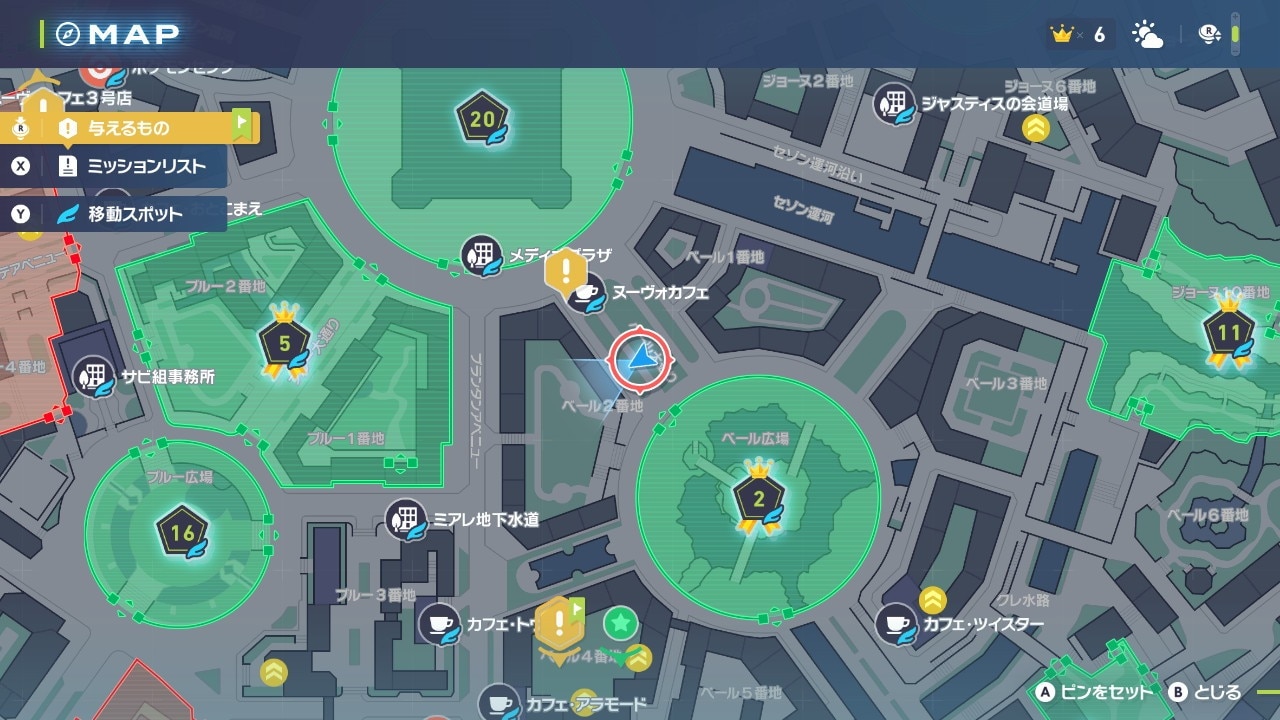Select the ミアレ地下水道 sewer marker

point(406,520)
